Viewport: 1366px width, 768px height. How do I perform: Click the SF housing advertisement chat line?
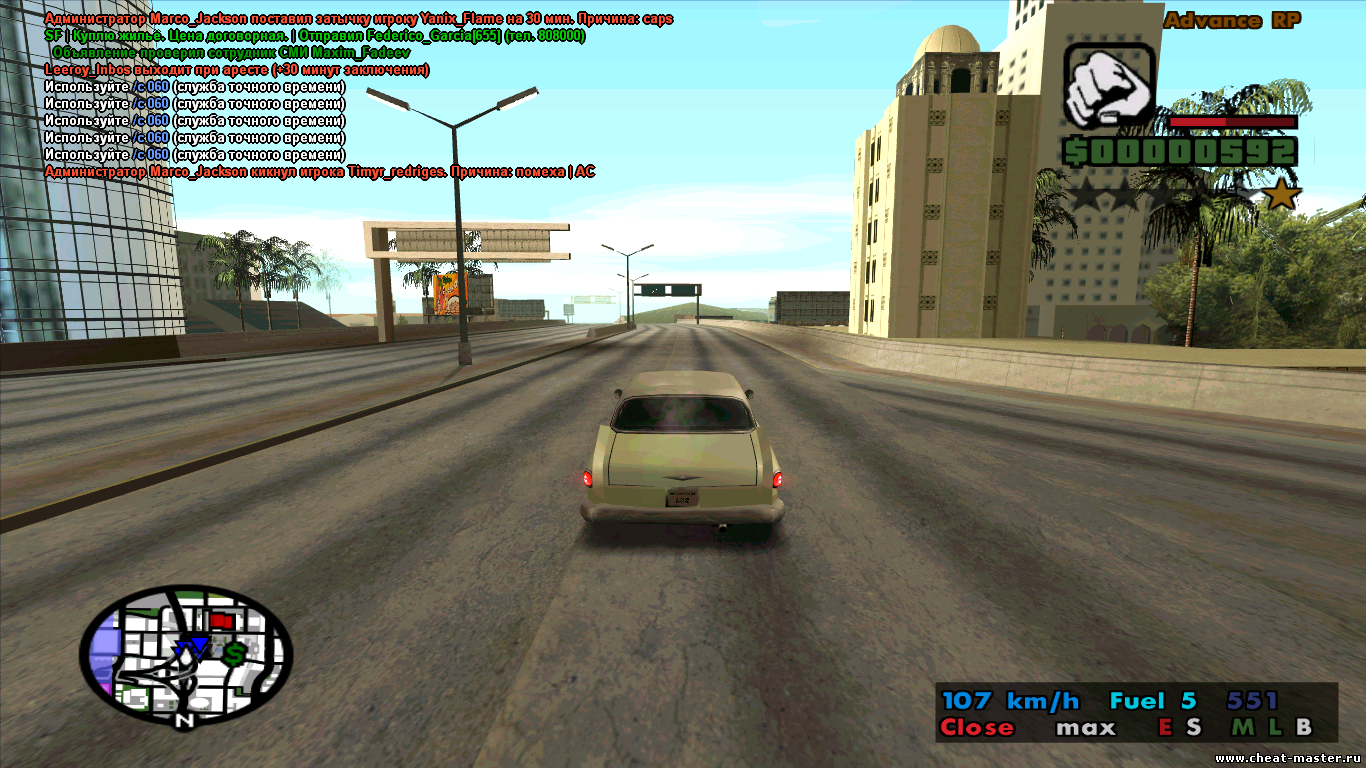point(315,36)
